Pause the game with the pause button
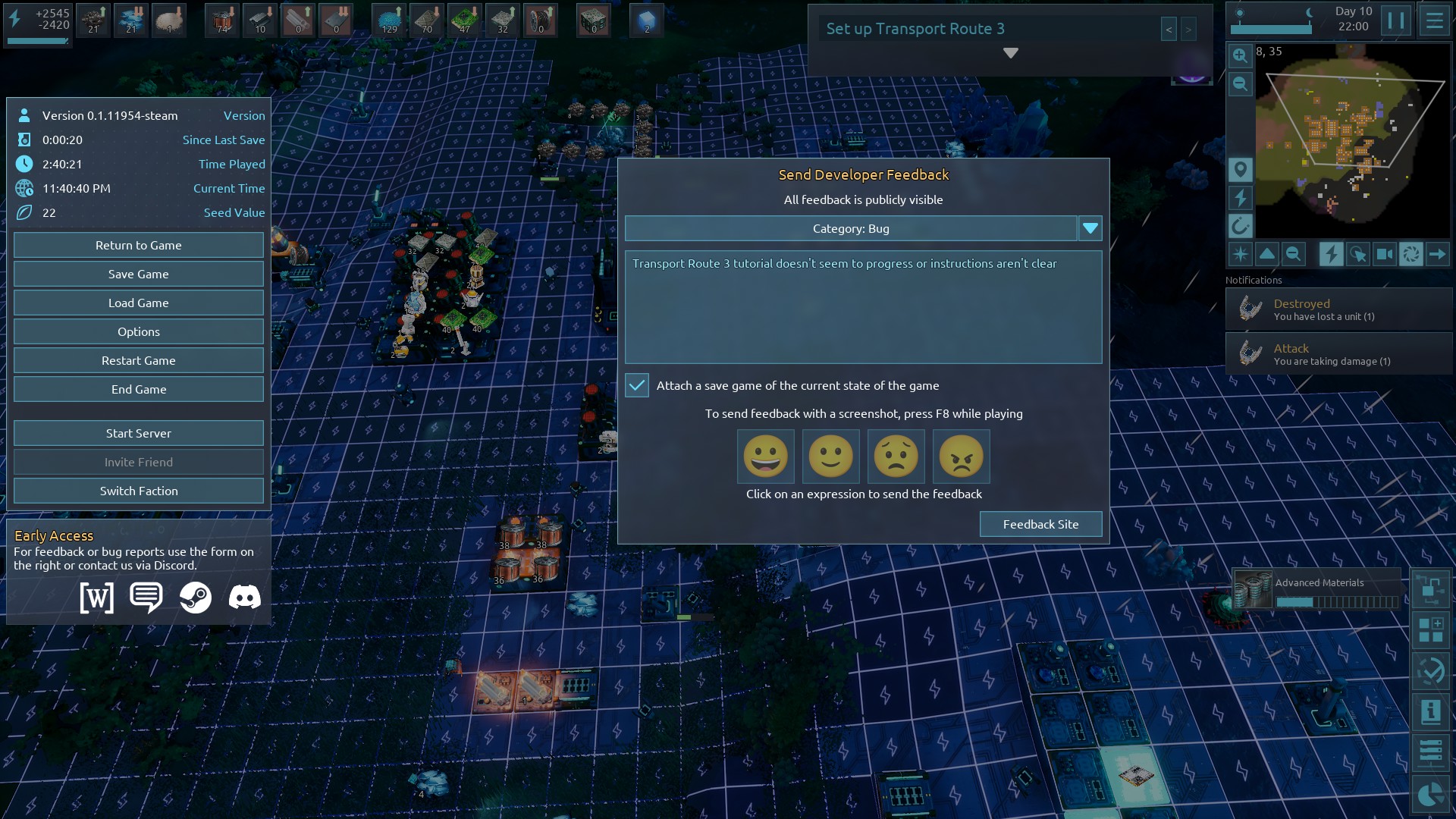This screenshot has width=1456, height=819. (x=1395, y=20)
